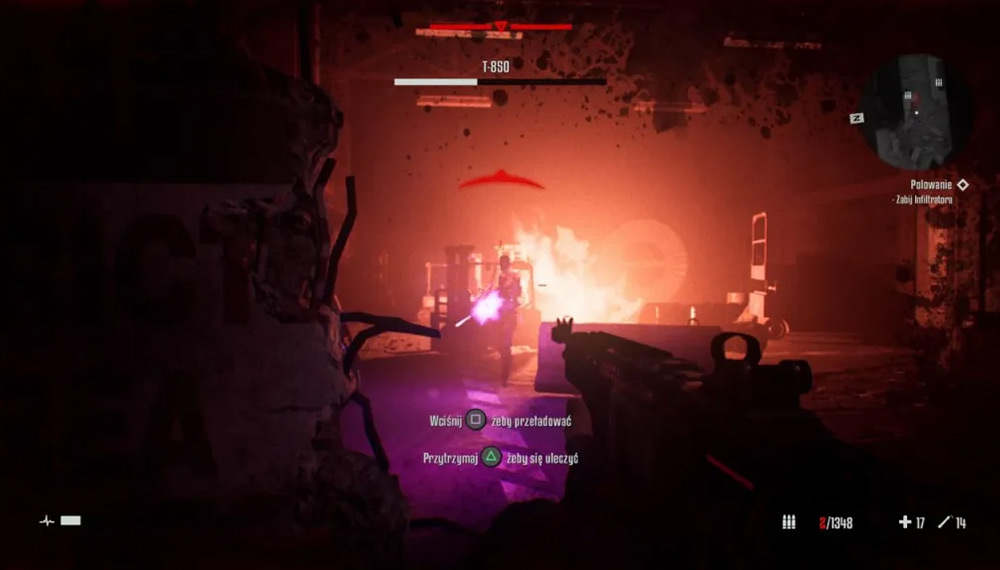The image size is (1000, 570).
Task: Select the medkit cross icon
Action: pyautogui.click(x=905, y=522)
